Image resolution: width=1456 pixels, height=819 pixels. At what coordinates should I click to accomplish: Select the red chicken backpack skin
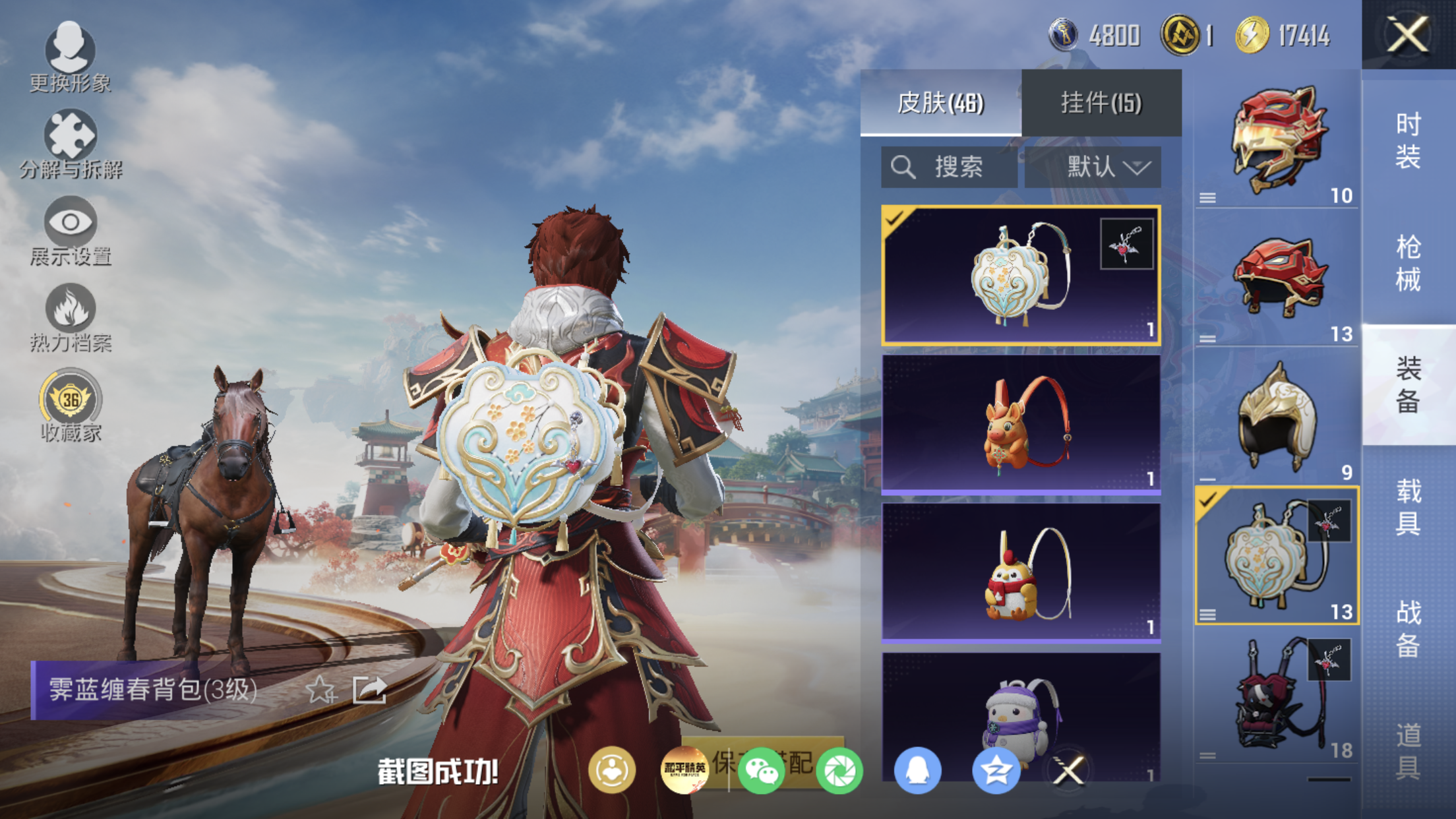click(1021, 572)
